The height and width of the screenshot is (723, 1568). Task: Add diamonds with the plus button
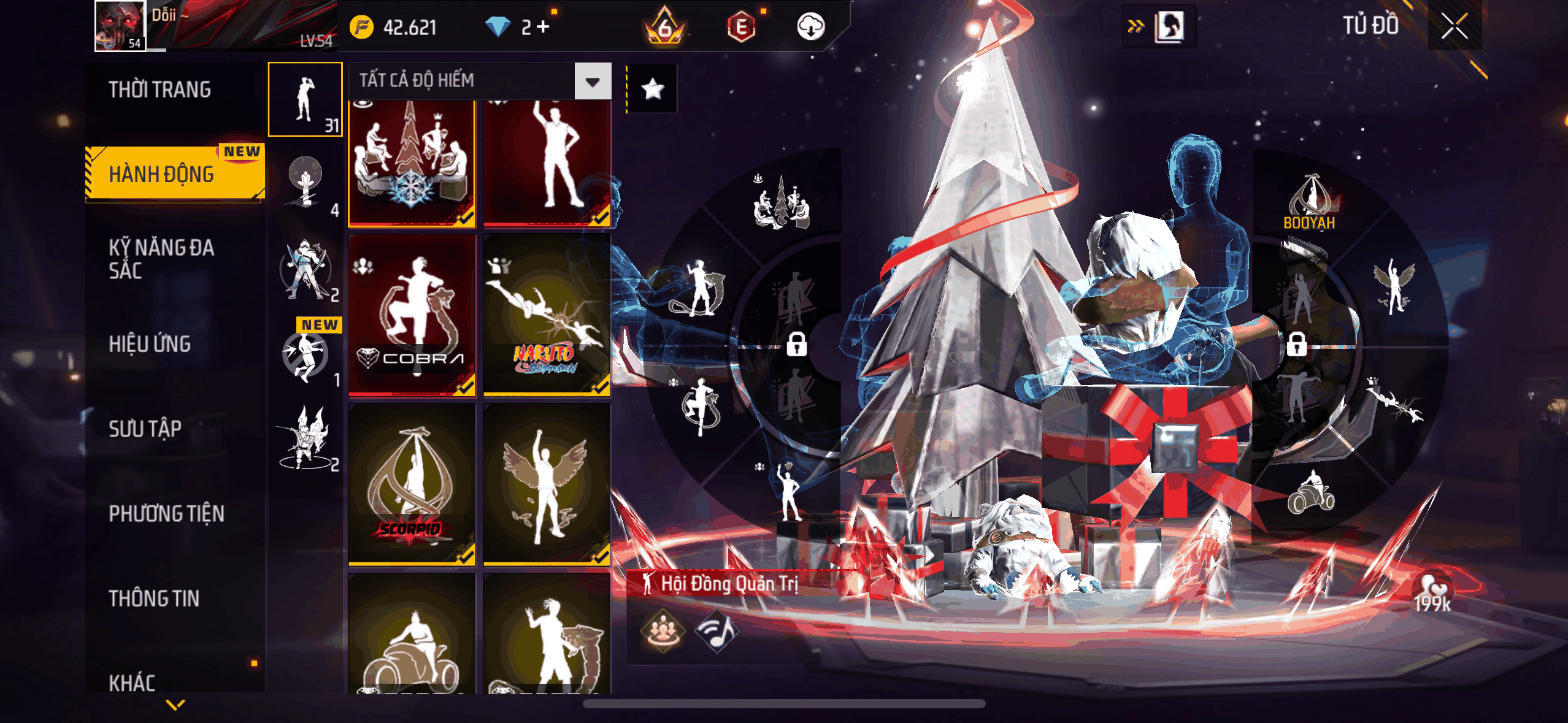click(543, 26)
